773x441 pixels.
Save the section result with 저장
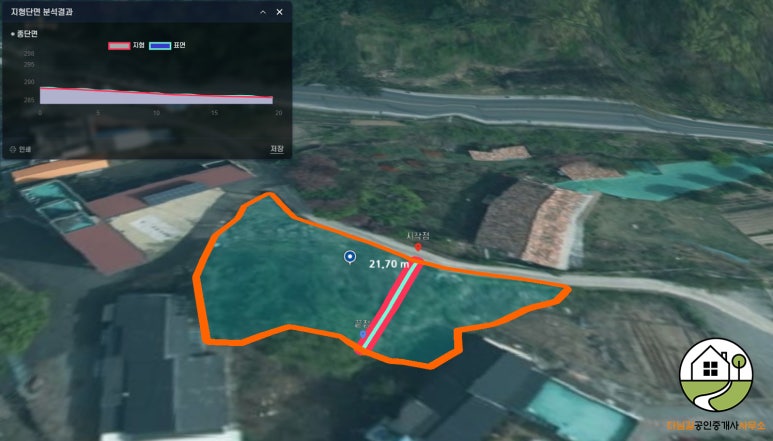pyautogui.click(x=277, y=149)
